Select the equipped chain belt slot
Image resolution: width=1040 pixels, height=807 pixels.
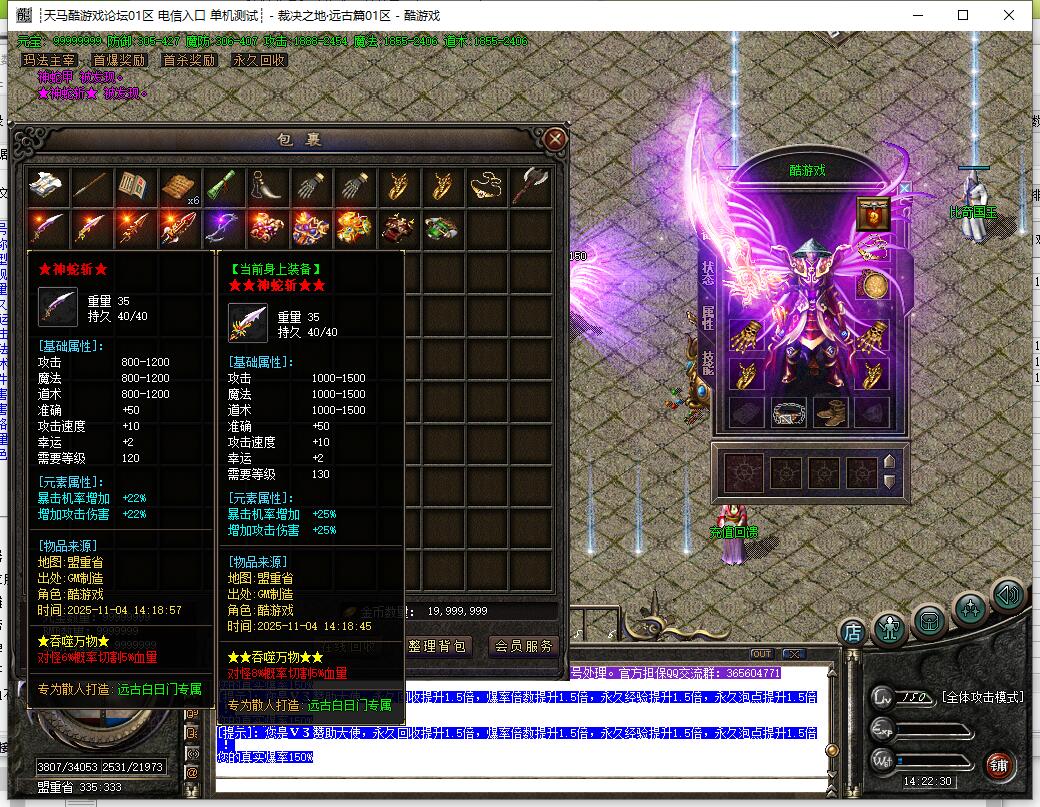point(788,411)
